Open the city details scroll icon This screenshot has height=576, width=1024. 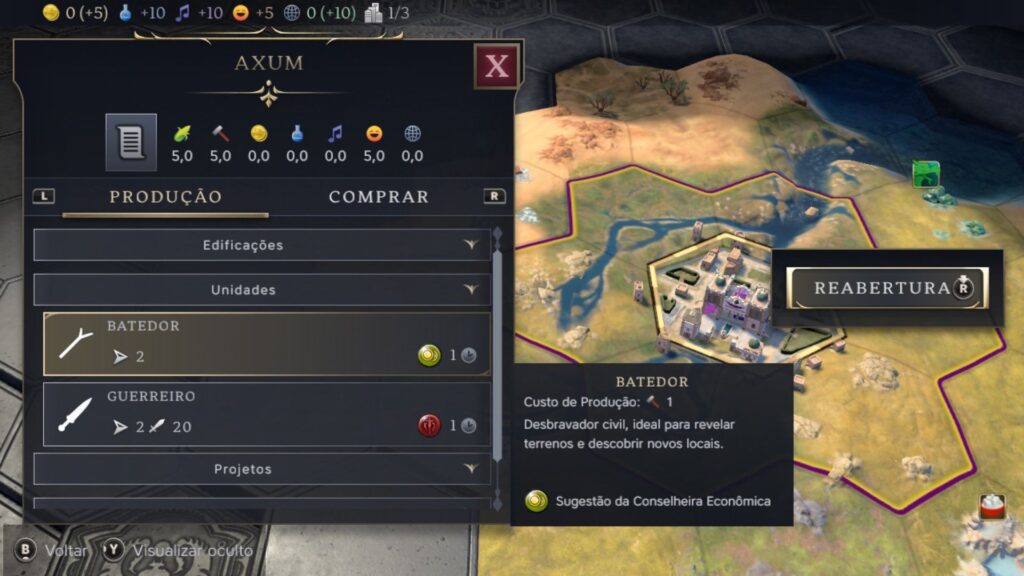[131, 142]
